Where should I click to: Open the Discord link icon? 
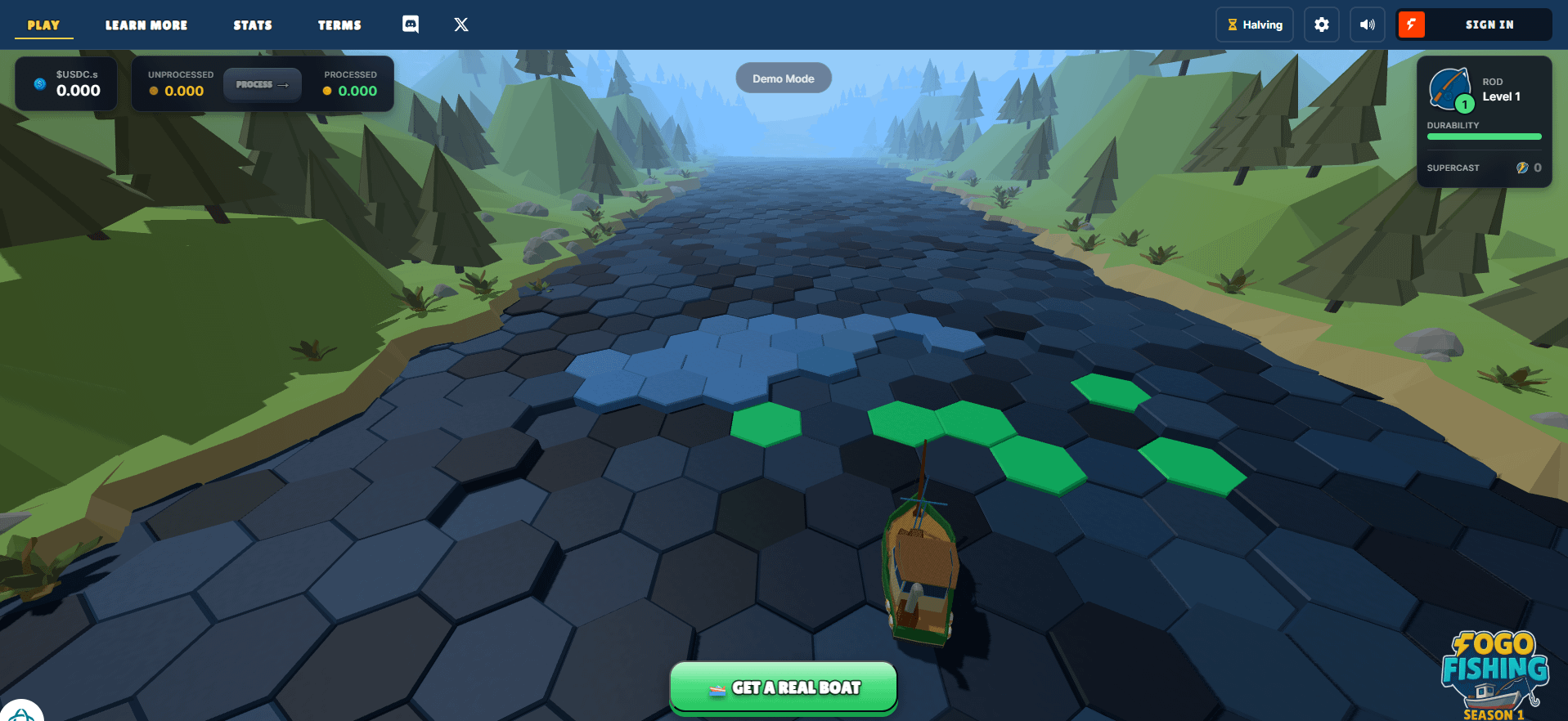411,25
